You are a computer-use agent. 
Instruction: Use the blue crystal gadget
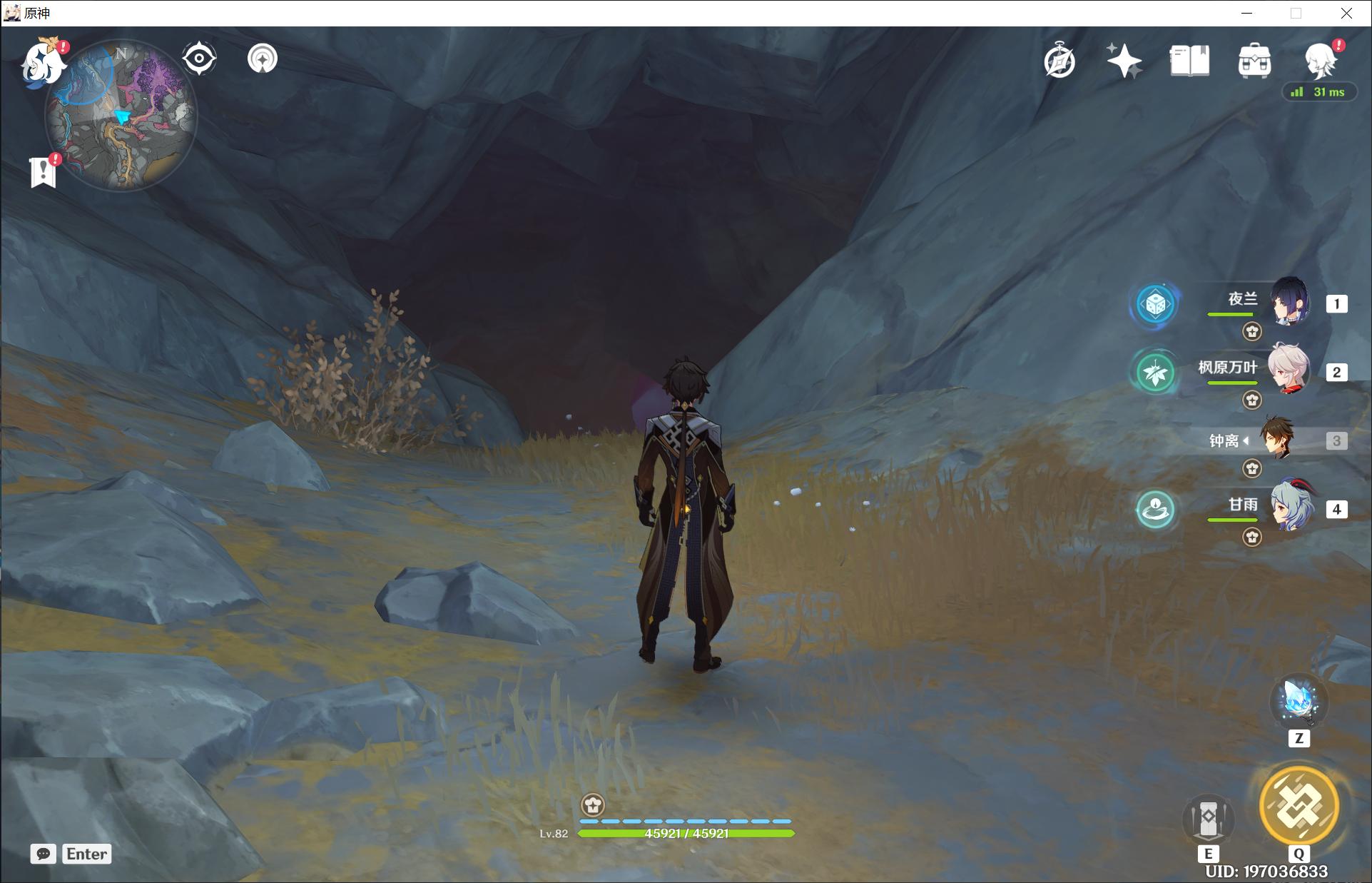[1299, 702]
